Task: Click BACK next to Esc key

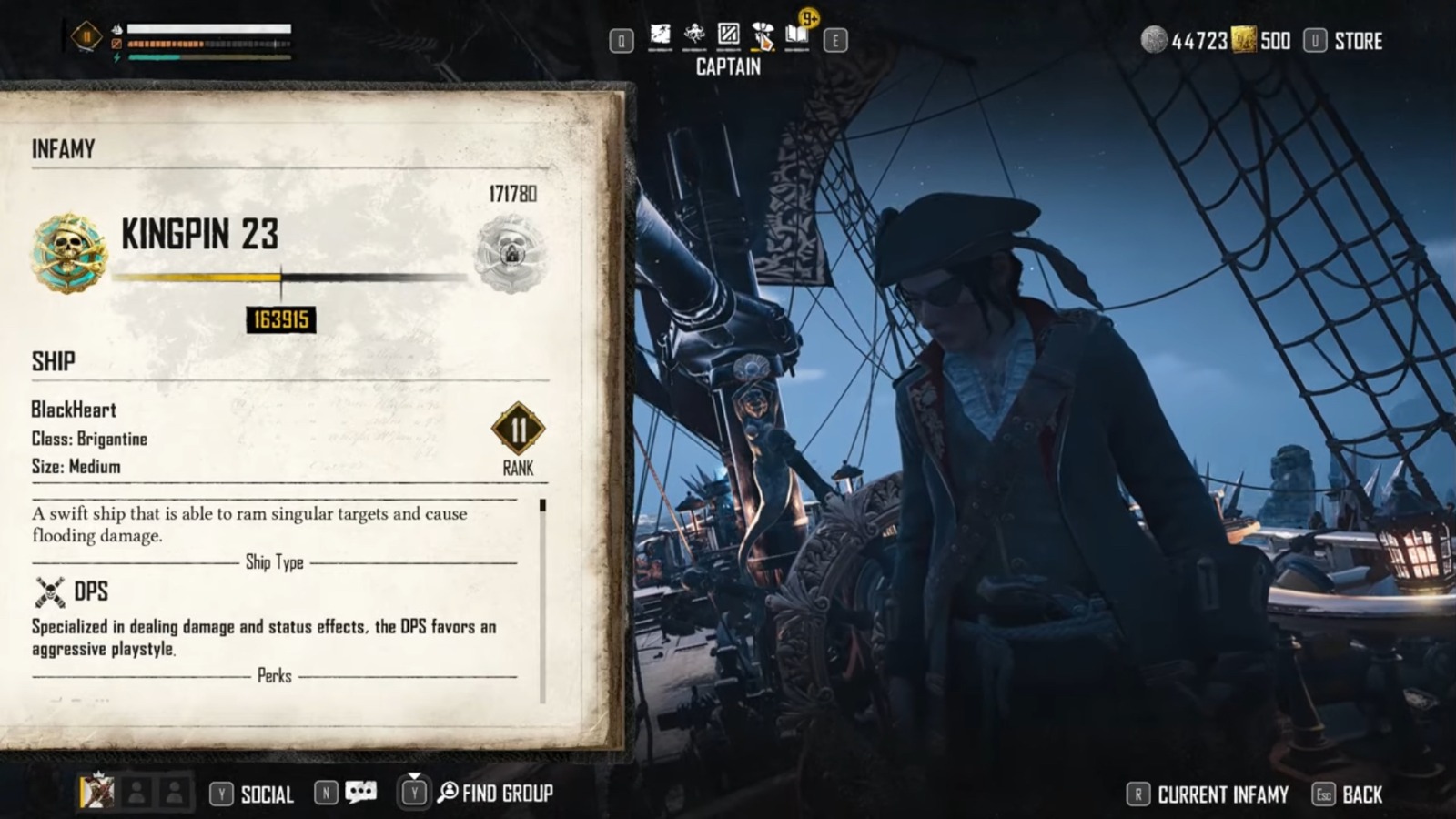Action: pos(1363,793)
